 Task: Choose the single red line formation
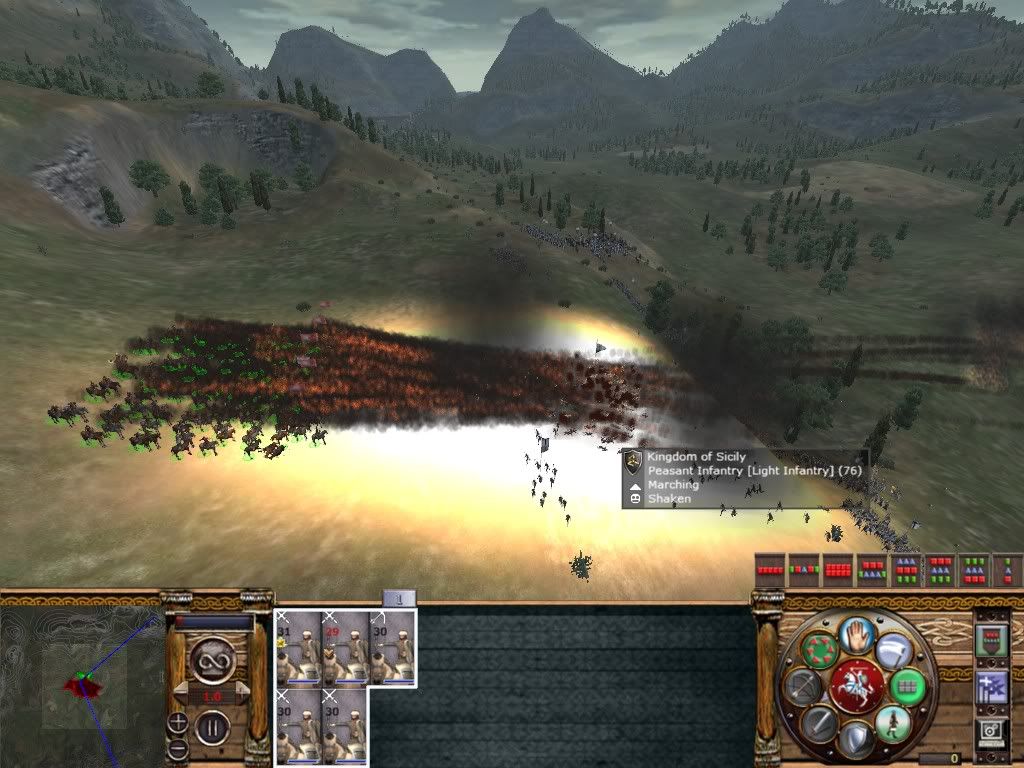pos(769,570)
